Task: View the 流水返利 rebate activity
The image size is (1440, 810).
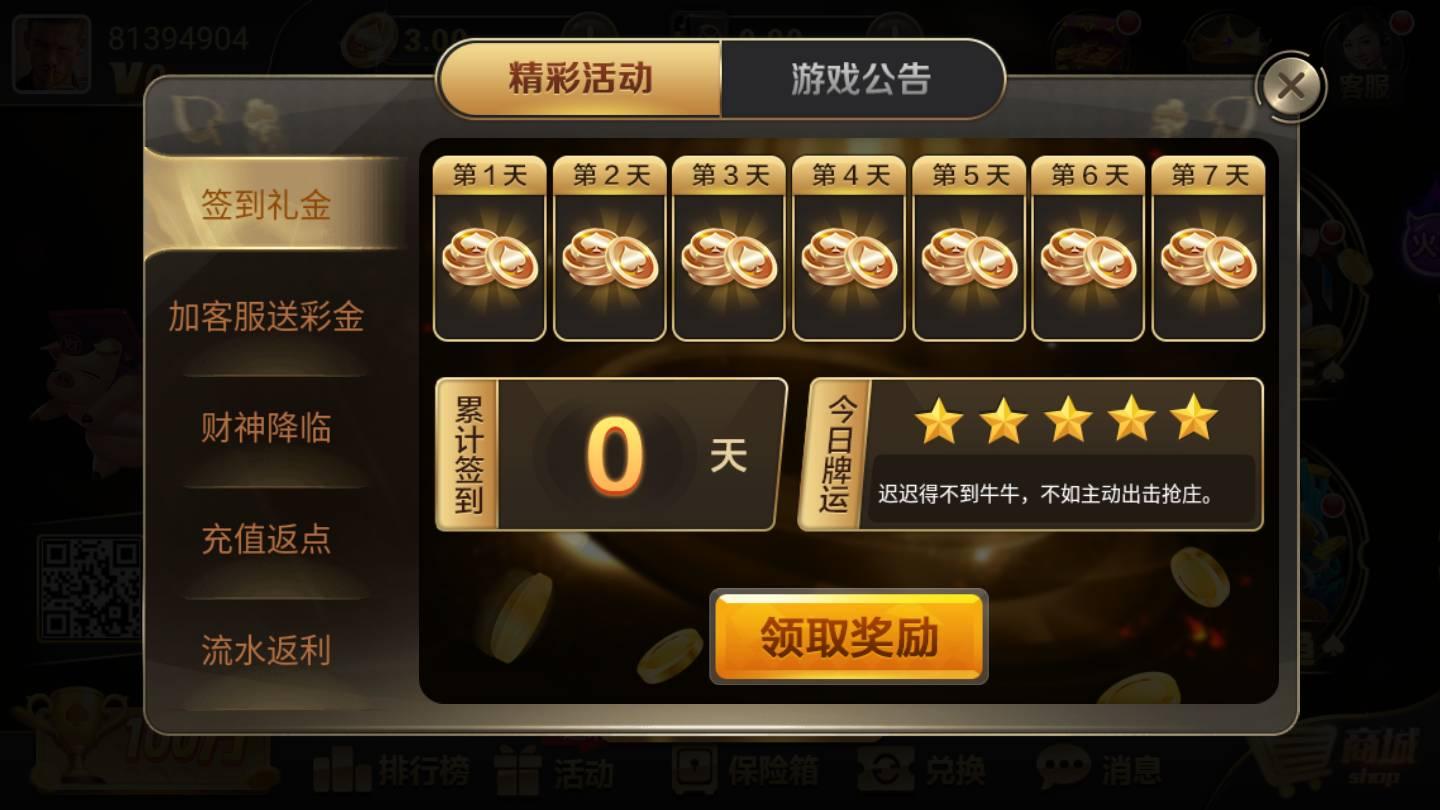Action: [x=266, y=651]
